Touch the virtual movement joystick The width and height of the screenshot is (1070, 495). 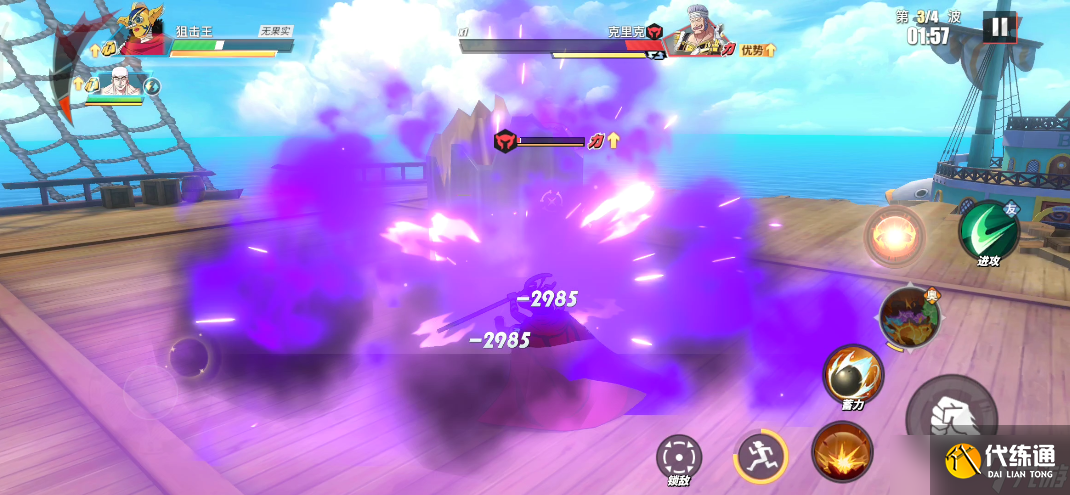(188, 357)
